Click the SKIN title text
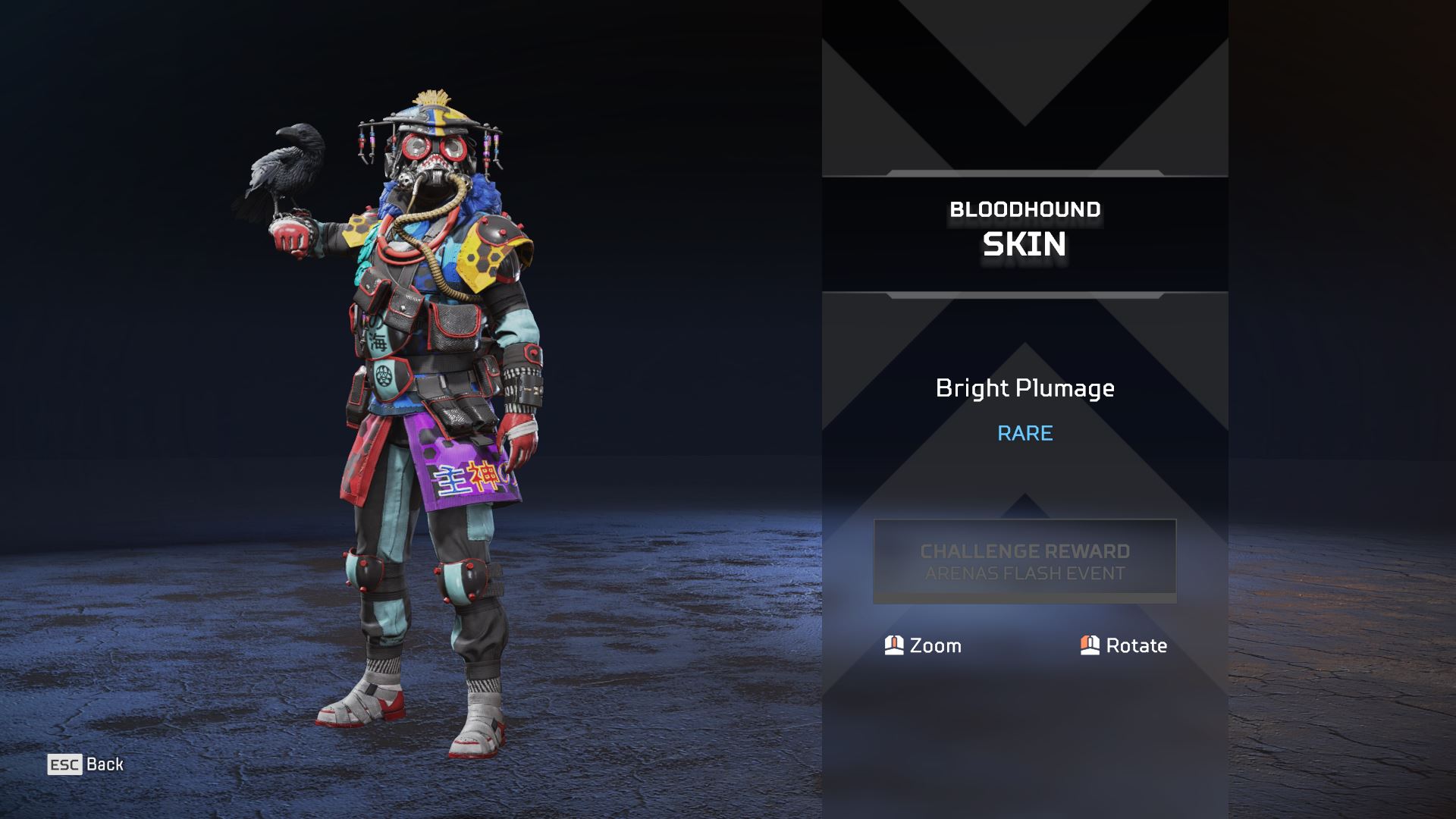The height and width of the screenshot is (819, 1456). [1024, 244]
